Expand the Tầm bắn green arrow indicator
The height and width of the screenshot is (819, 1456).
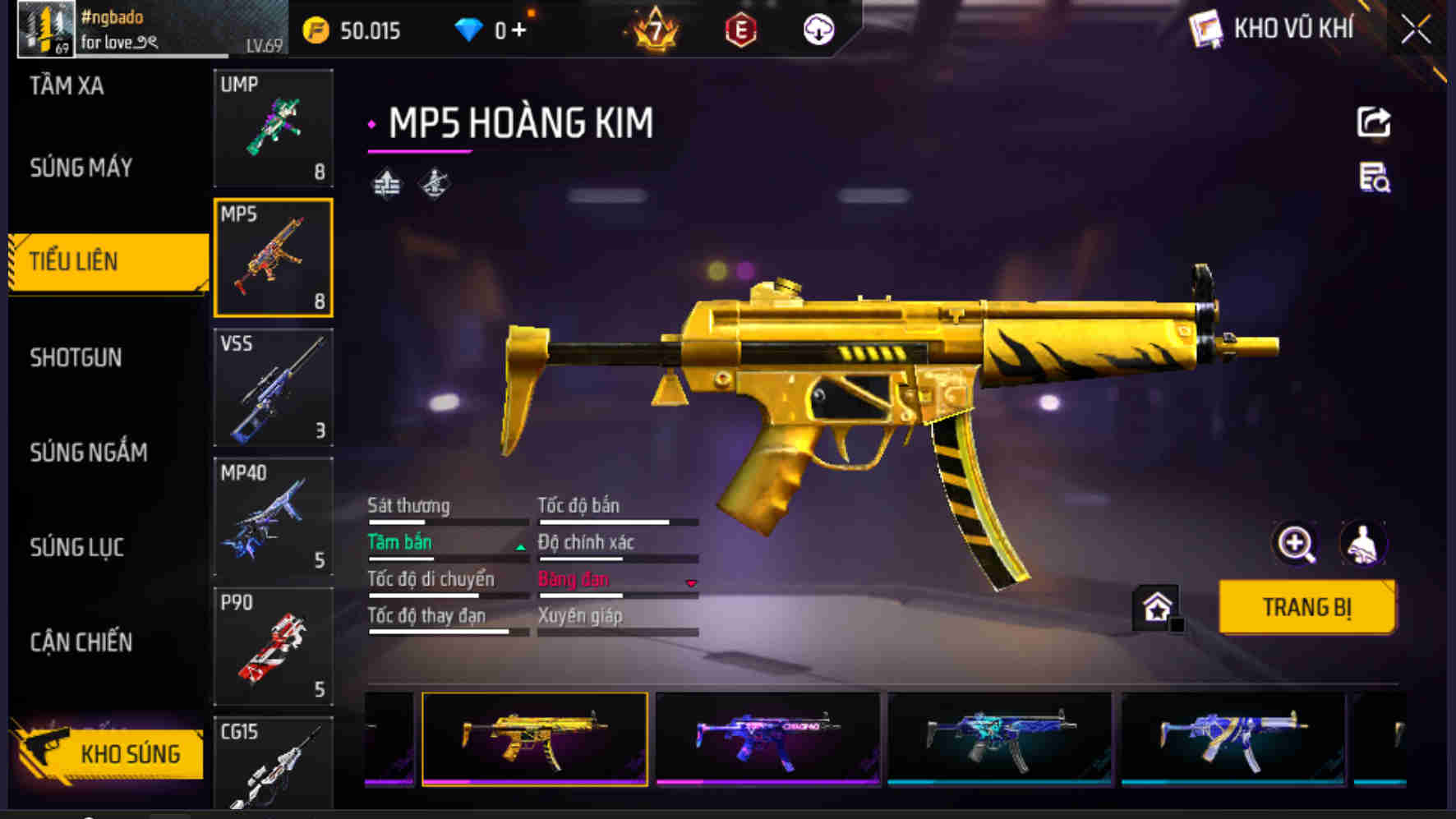521,545
